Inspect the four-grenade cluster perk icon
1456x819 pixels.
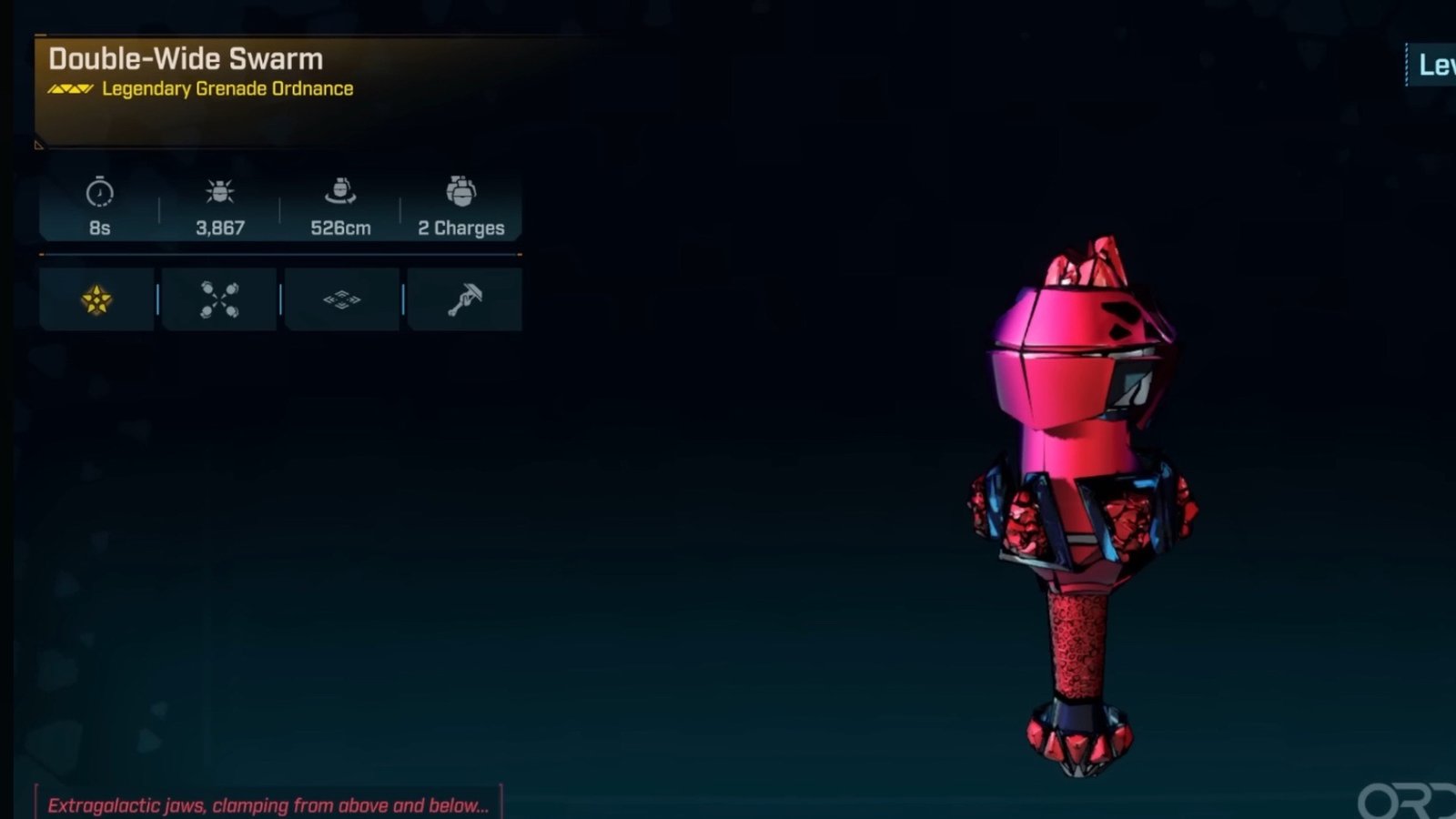[219, 299]
